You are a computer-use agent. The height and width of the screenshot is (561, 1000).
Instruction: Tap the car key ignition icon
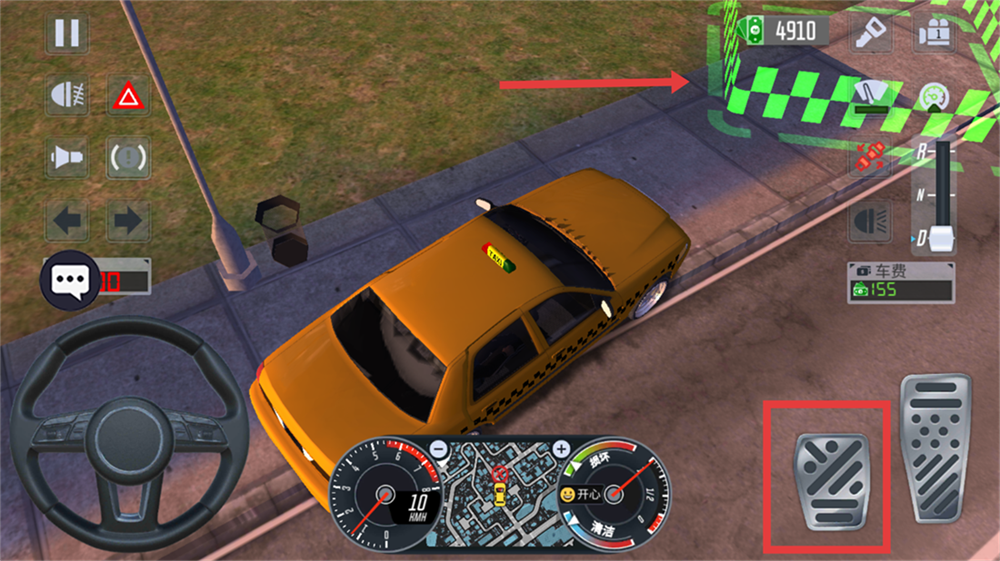tap(870, 34)
